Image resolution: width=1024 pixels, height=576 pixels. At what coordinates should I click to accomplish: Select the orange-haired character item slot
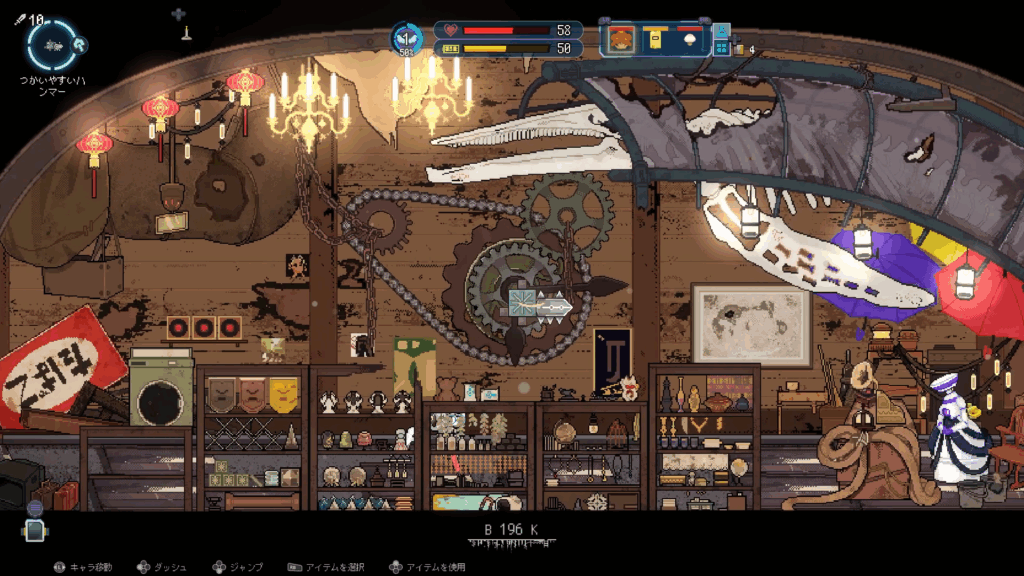pyautogui.click(x=622, y=39)
